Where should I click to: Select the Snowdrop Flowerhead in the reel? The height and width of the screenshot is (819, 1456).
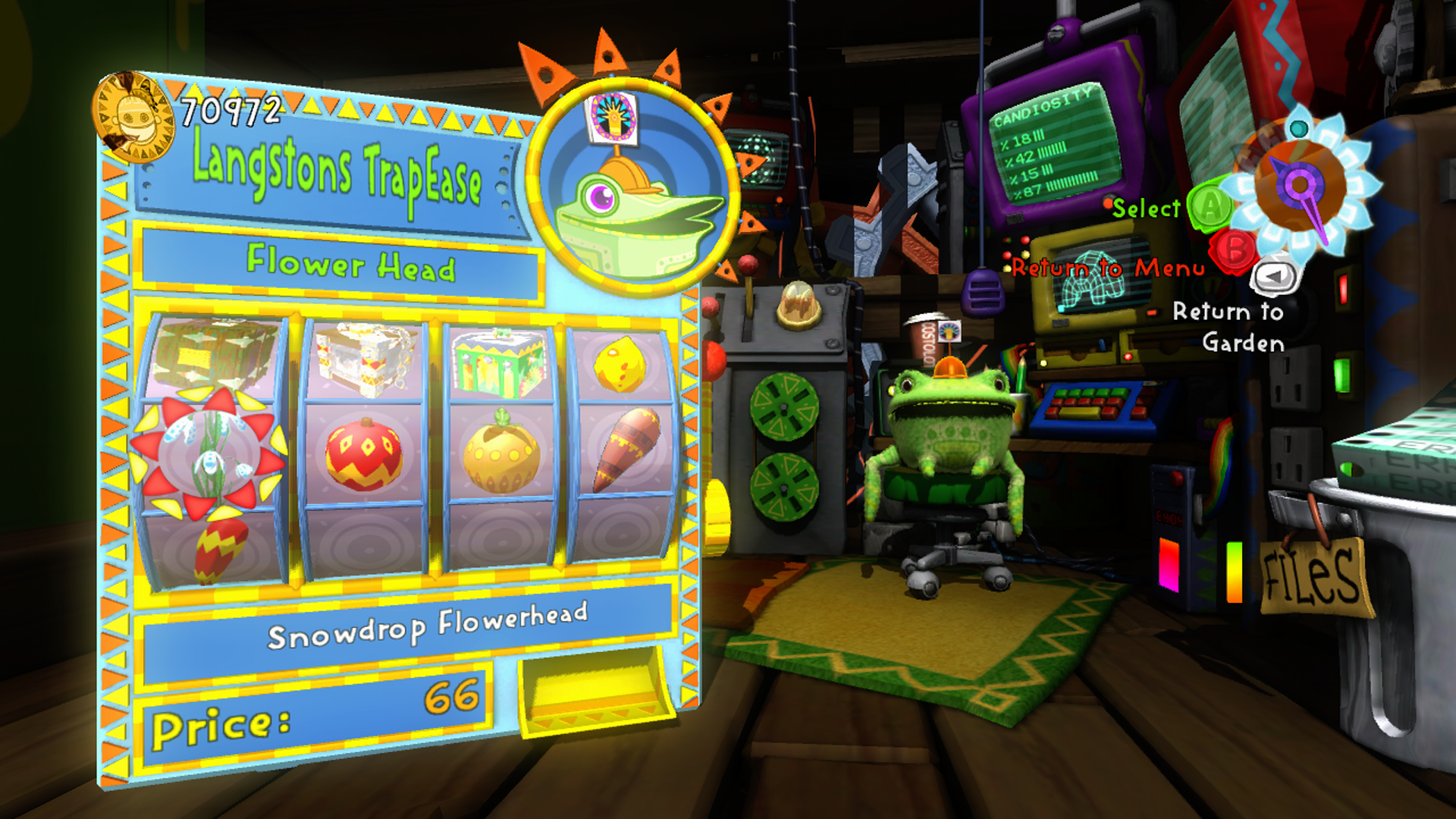point(208,452)
